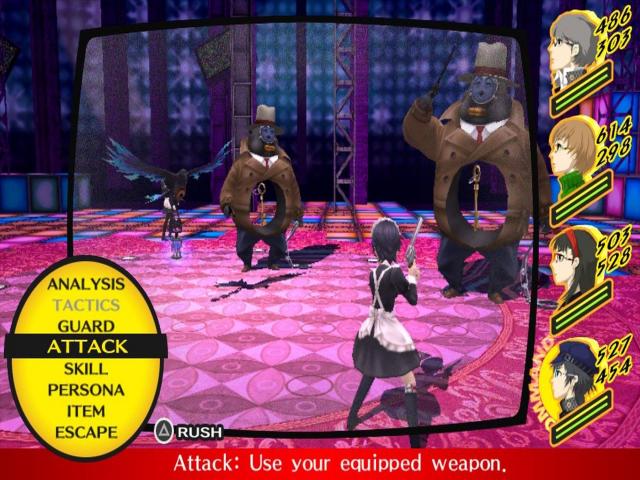This screenshot has width=640, height=480.
Task: Open the Tactics menu entry
Action: coord(86,305)
